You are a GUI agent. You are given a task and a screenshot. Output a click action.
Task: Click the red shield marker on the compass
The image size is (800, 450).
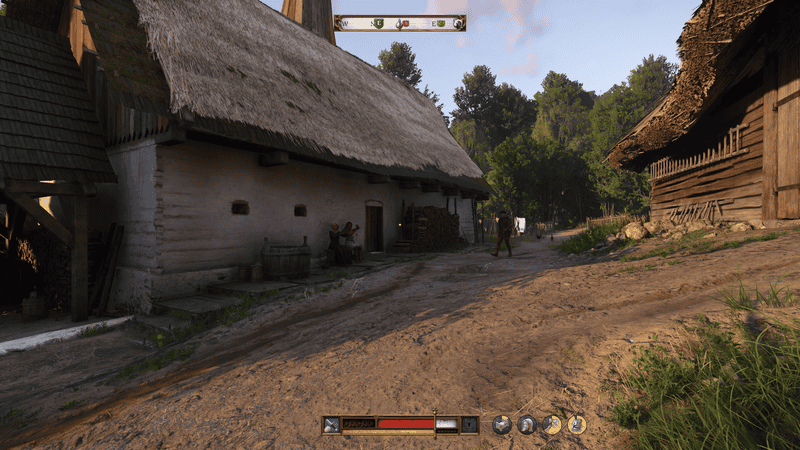[405, 23]
